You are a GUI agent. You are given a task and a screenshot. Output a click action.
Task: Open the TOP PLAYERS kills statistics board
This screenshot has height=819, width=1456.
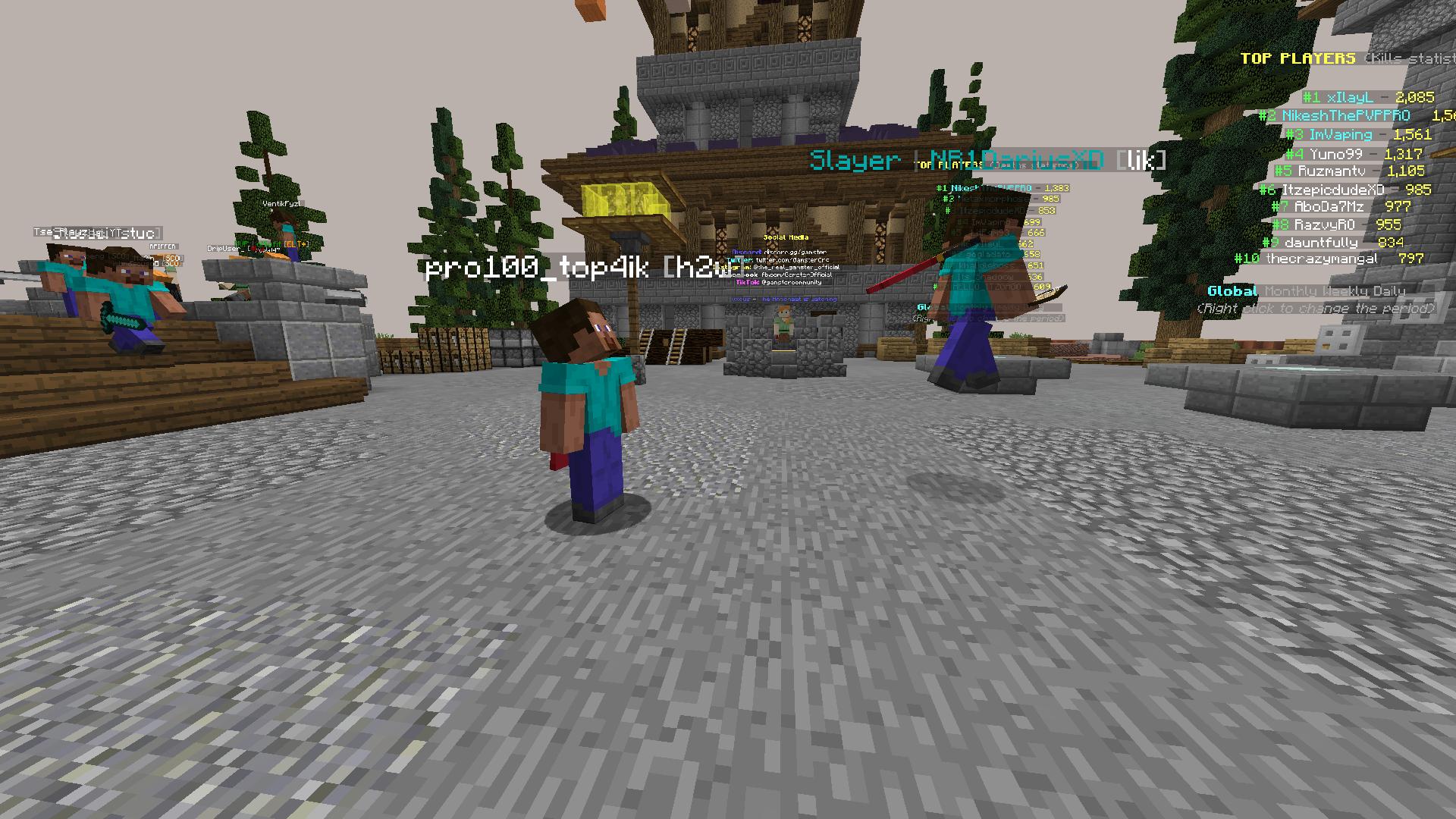click(x=1298, y=57)
